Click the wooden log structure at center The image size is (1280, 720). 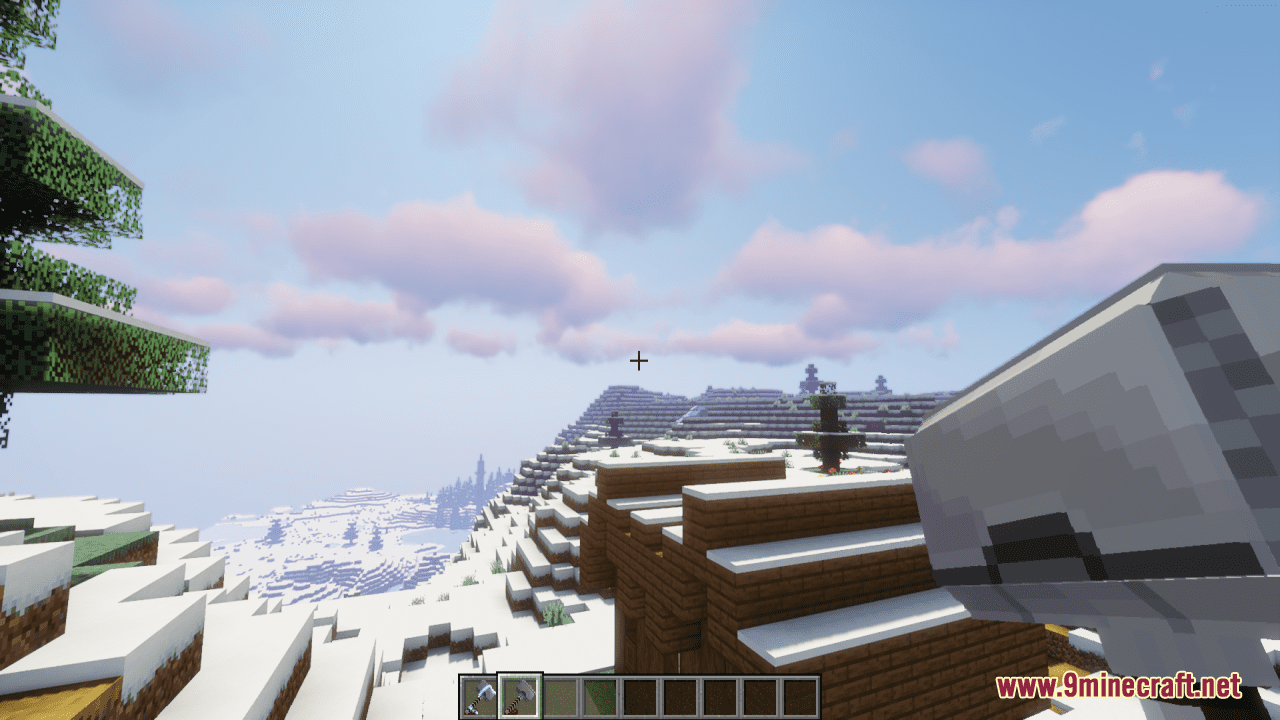coord(740,560)
